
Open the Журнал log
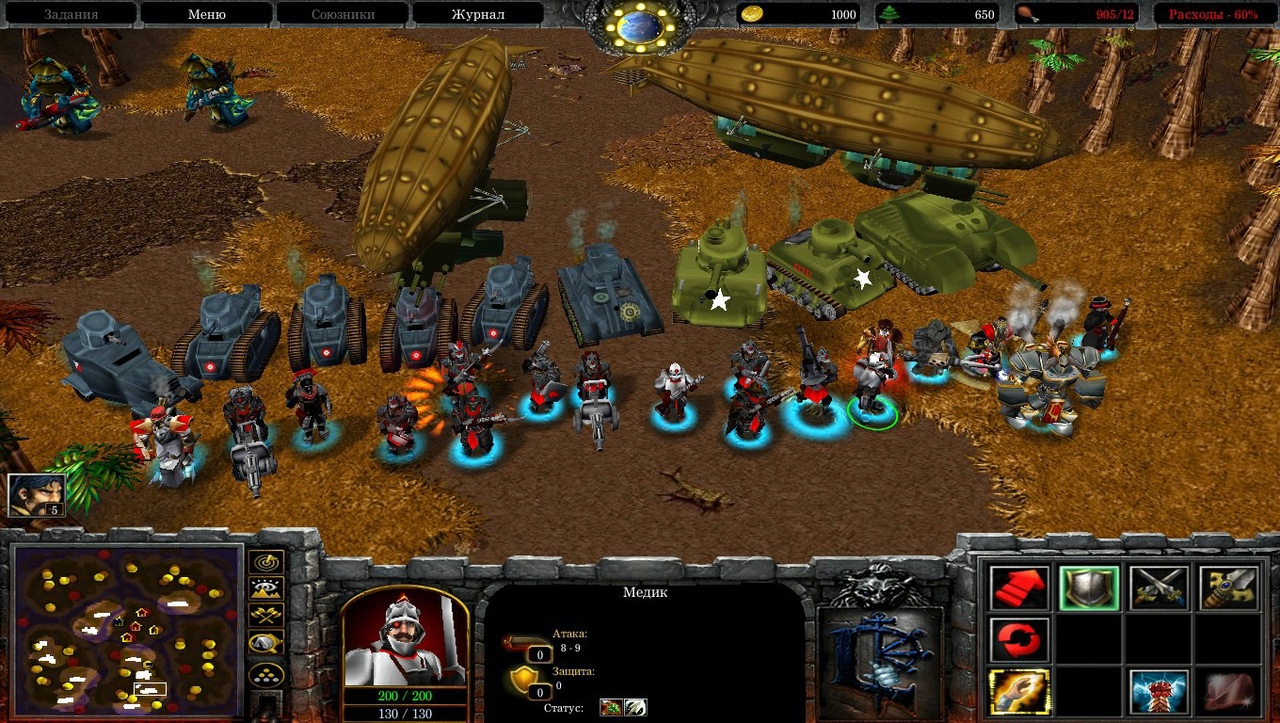[478, 14]
